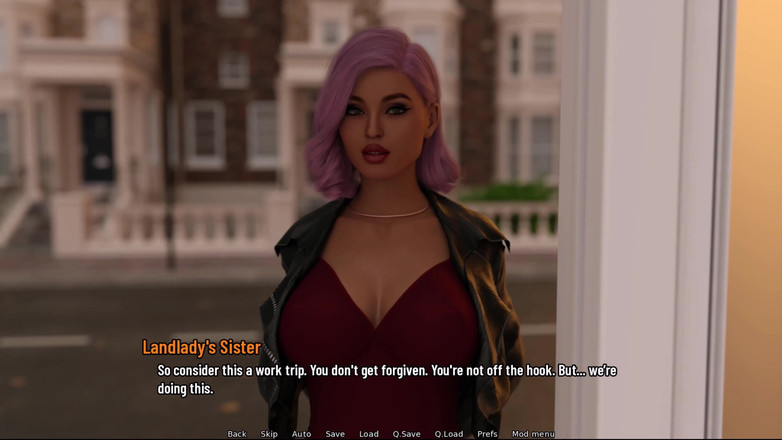Click Q.Save to quick save
Screen dimensions: 782x440
(406, 434)
